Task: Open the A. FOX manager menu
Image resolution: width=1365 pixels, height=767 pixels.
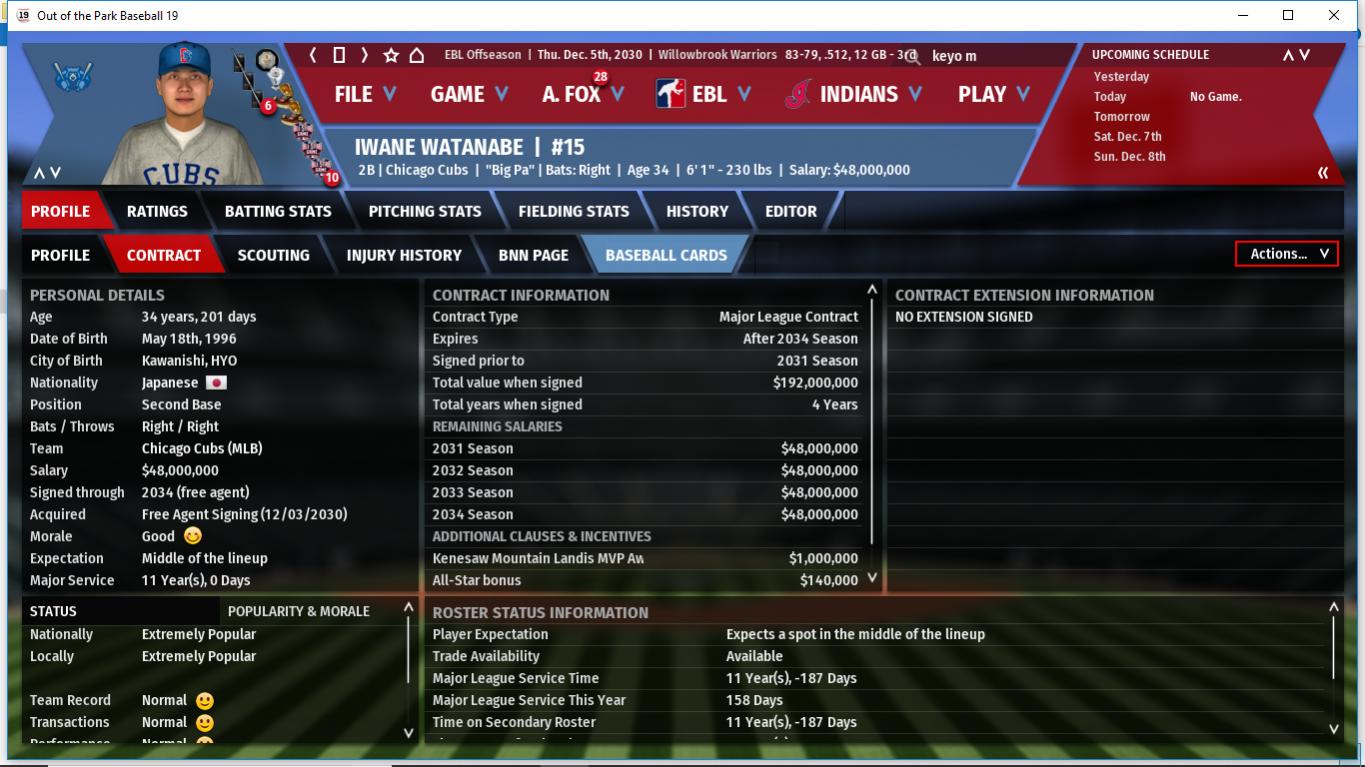Action: (582, 94)
